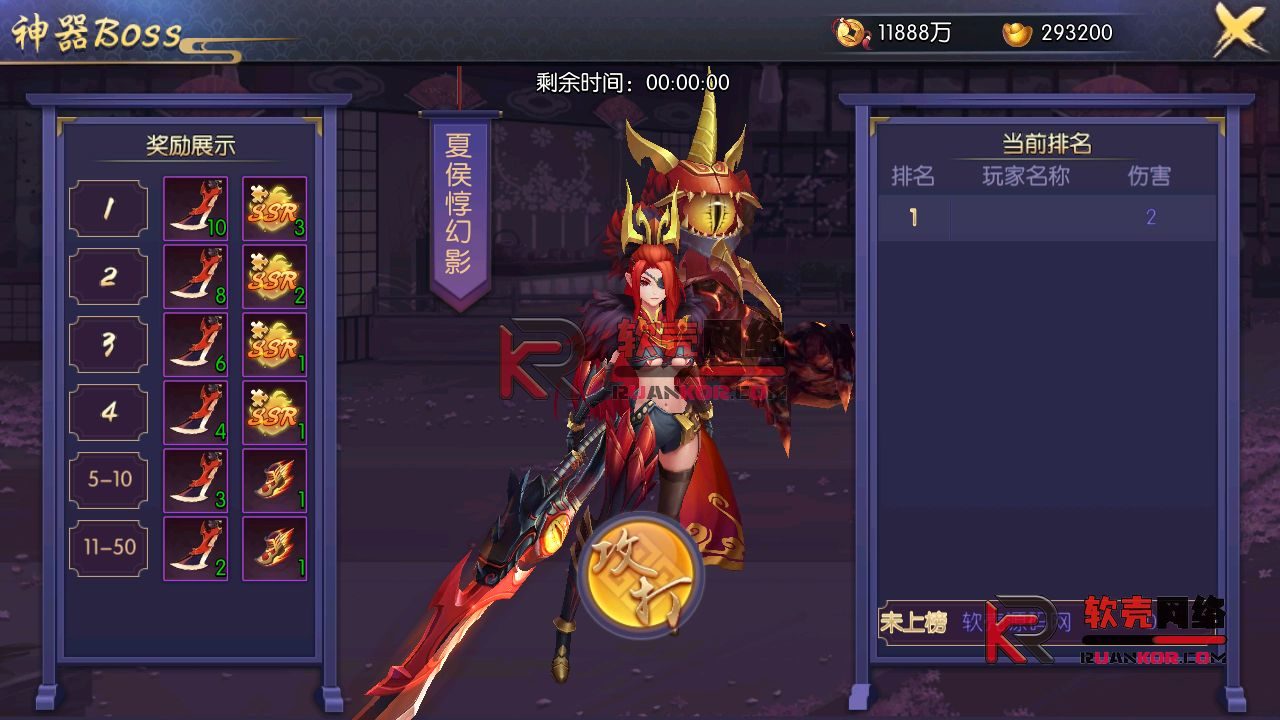
Task: Click the 5-10 rank plaque
Action: coord(108,479)
